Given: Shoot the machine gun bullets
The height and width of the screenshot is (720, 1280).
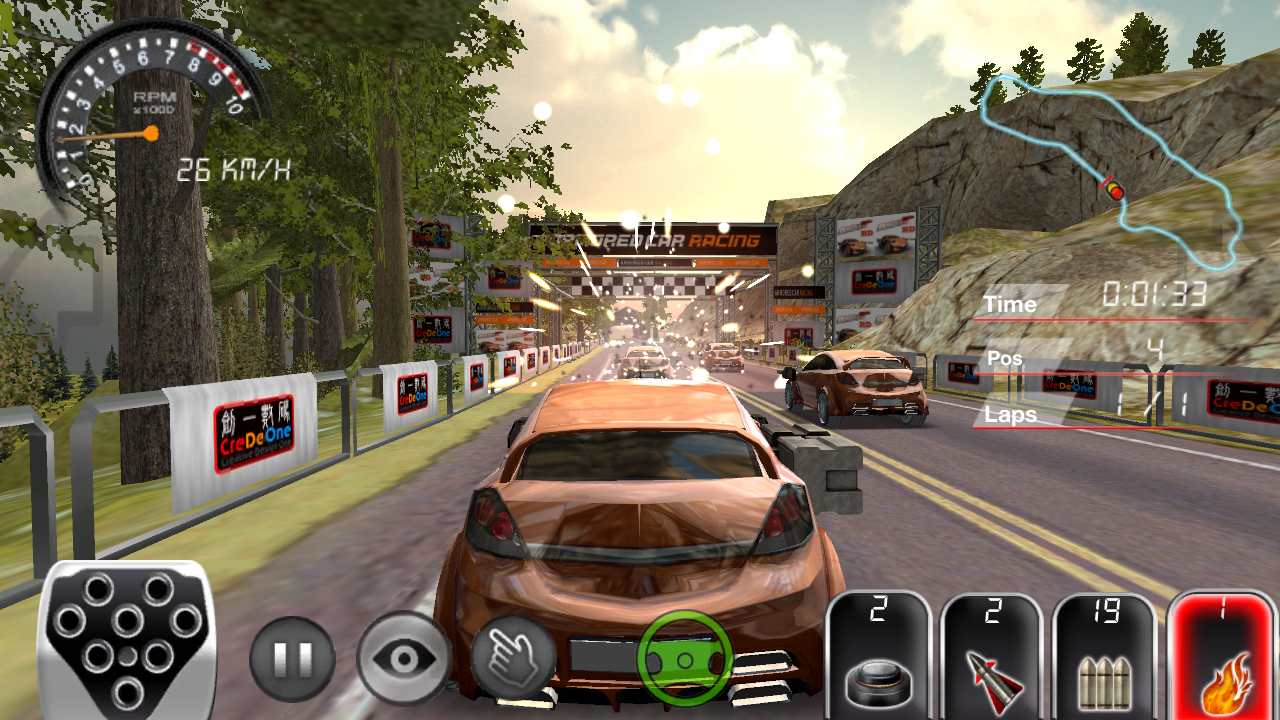Looking at the screenshot, I should click(1104, 656).
